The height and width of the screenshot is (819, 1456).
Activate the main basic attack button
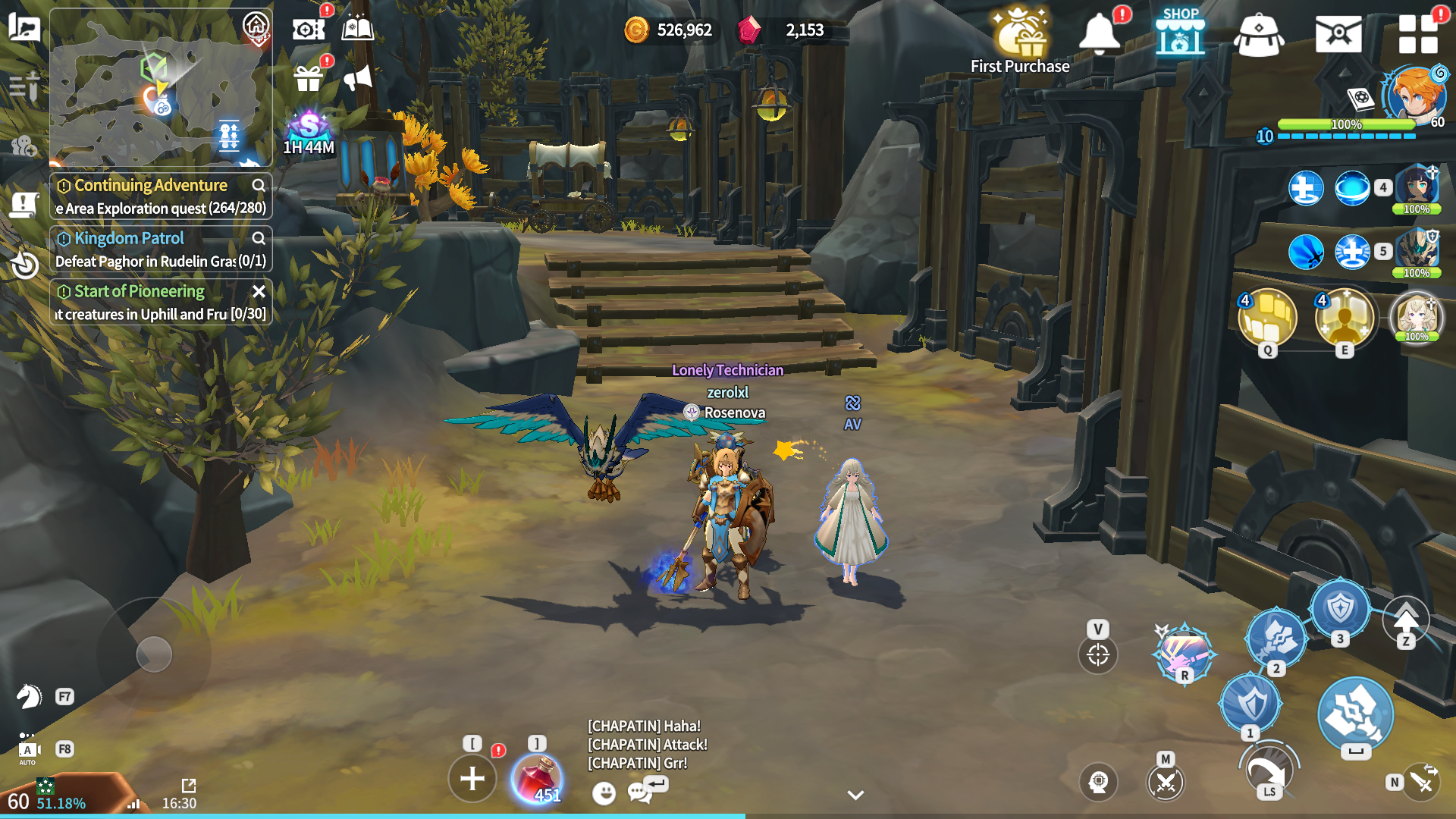(x=1355, y=714)
